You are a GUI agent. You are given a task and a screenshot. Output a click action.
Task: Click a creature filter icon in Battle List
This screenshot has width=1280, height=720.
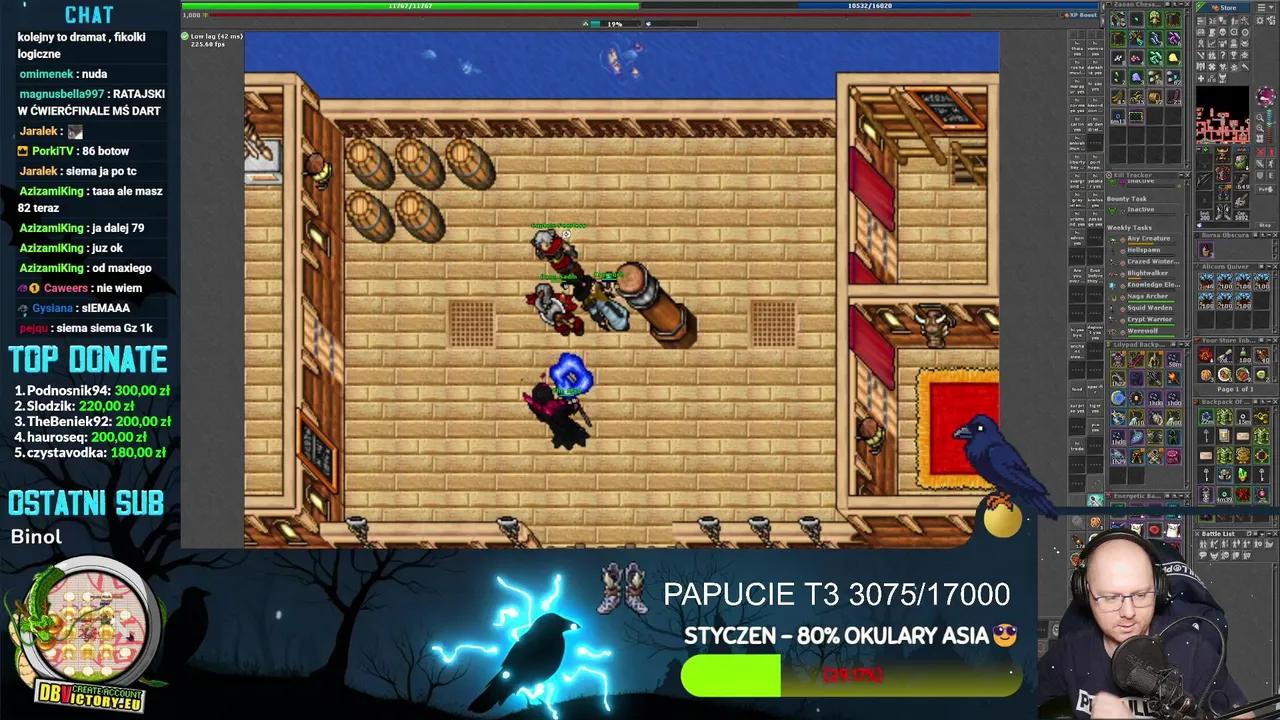1214,556
